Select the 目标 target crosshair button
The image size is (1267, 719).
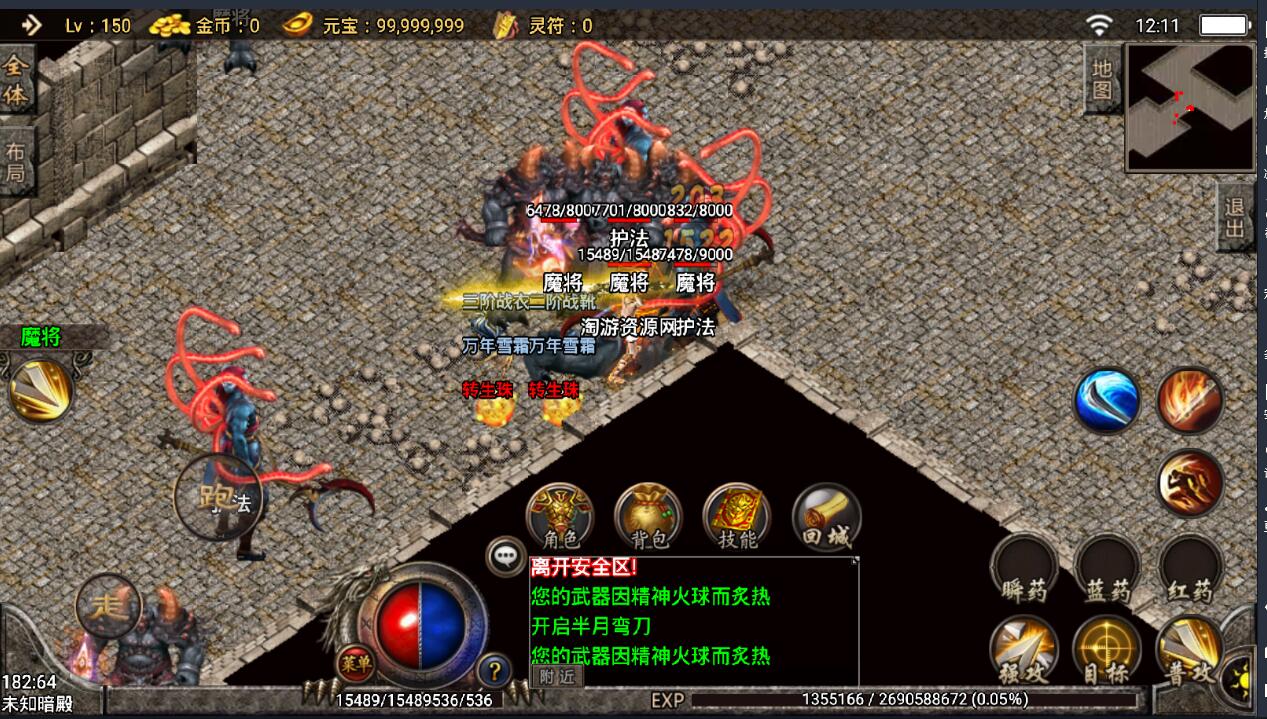click(x=1107, y=650)
